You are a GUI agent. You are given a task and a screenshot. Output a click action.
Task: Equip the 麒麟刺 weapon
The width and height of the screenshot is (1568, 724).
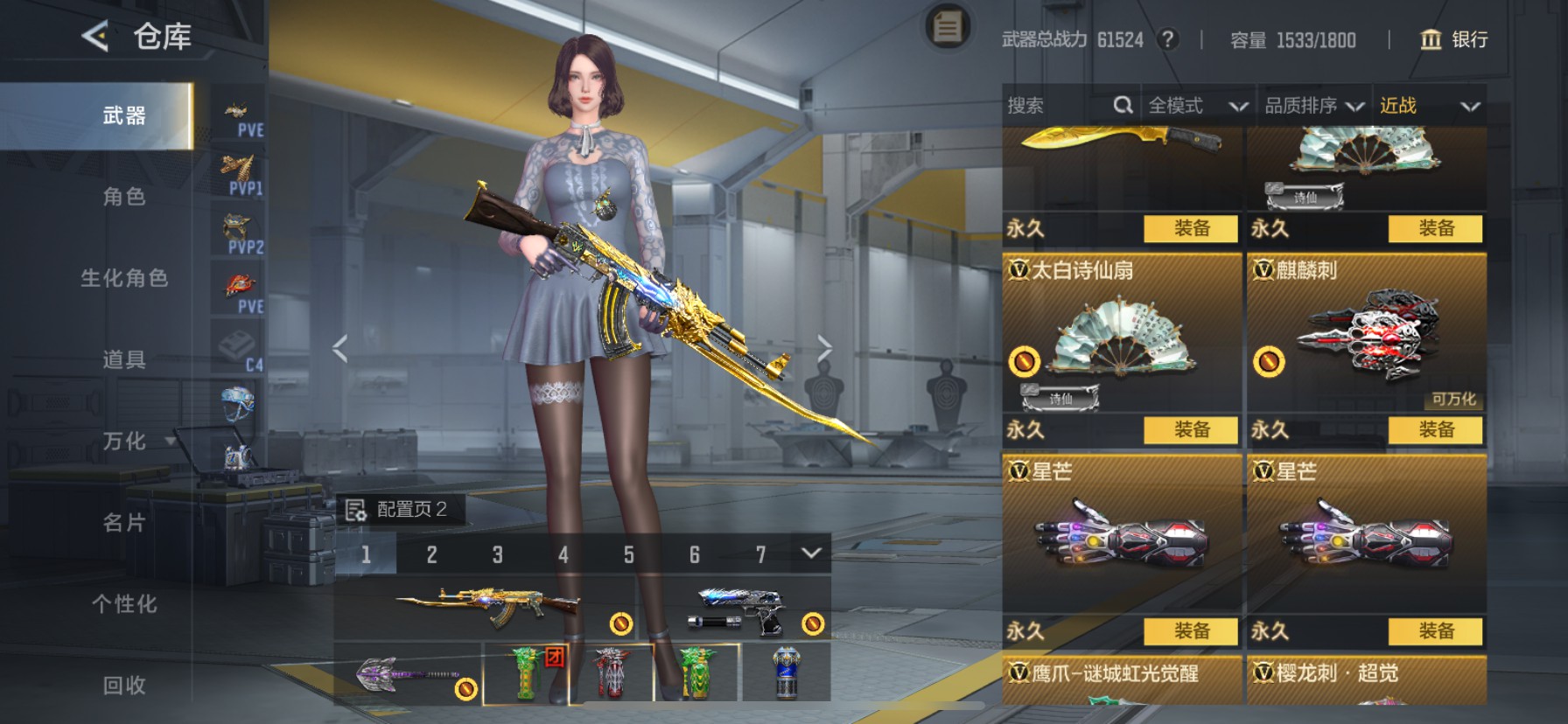[1435, 429]
